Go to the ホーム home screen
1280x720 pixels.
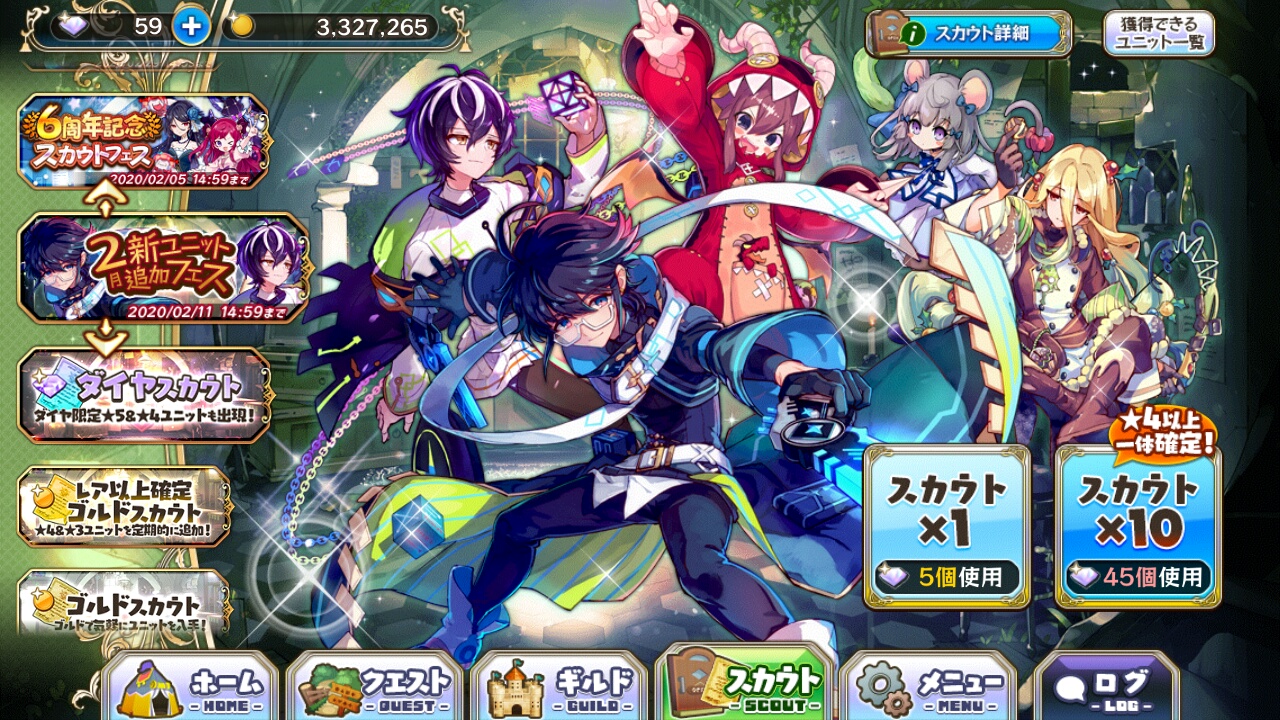(190, 688)
